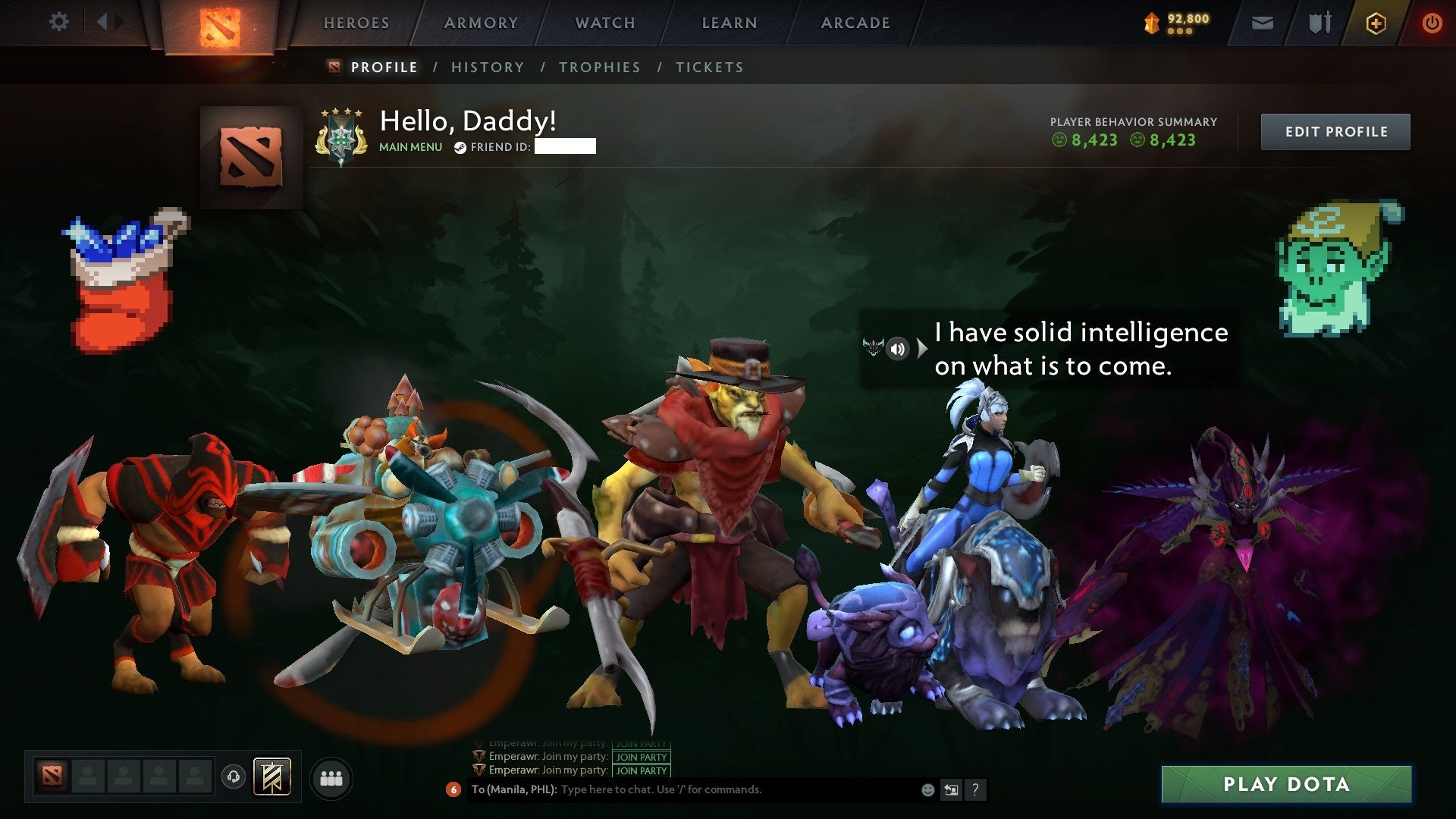
Task: Open the friends list icon near the chat
Action: [x=331, y=777]
